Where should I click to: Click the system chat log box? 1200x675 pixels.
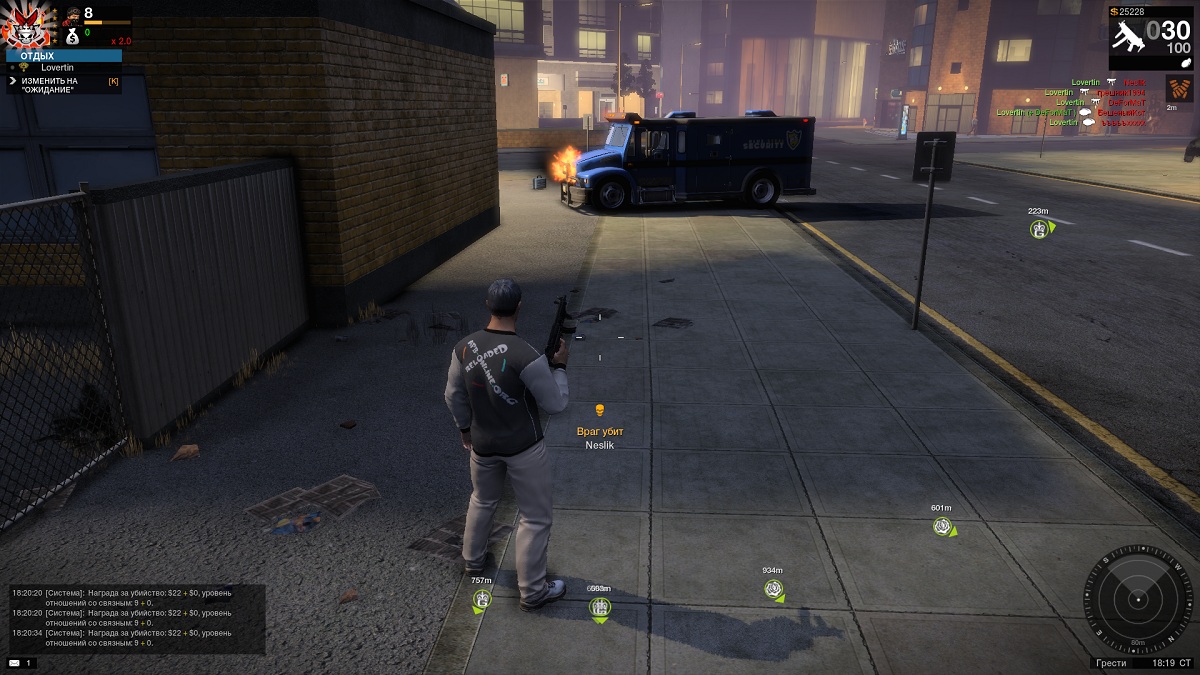(x=137, y=619)
